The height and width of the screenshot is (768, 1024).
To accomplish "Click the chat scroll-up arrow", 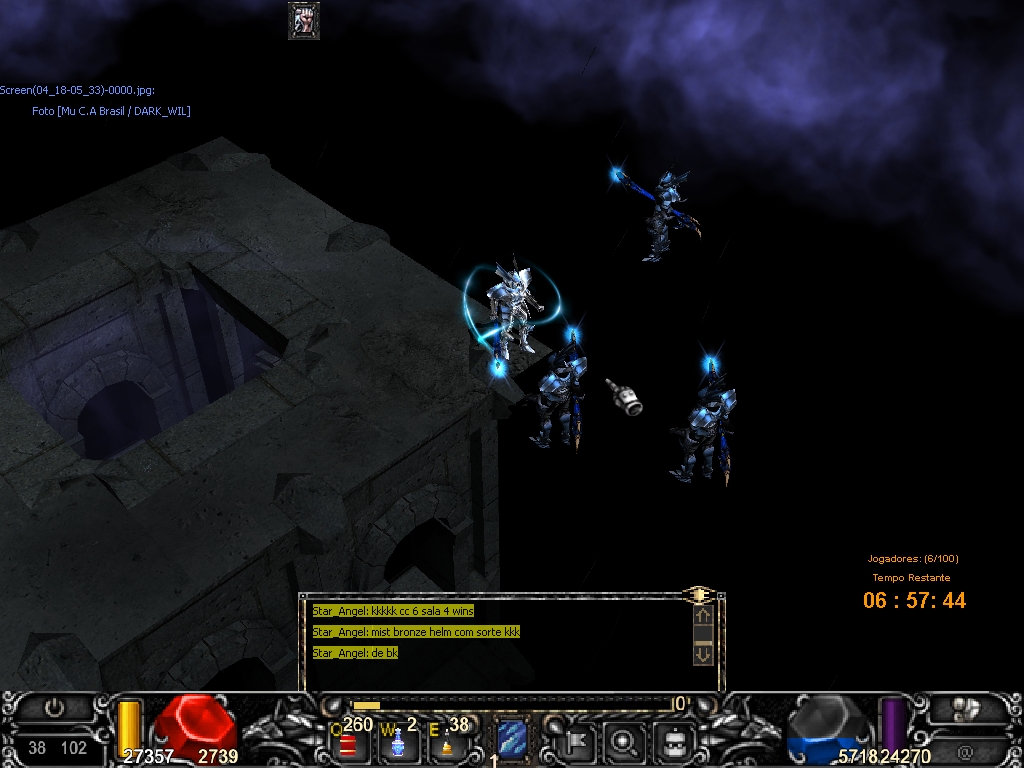I will click(x=702, y=616).
